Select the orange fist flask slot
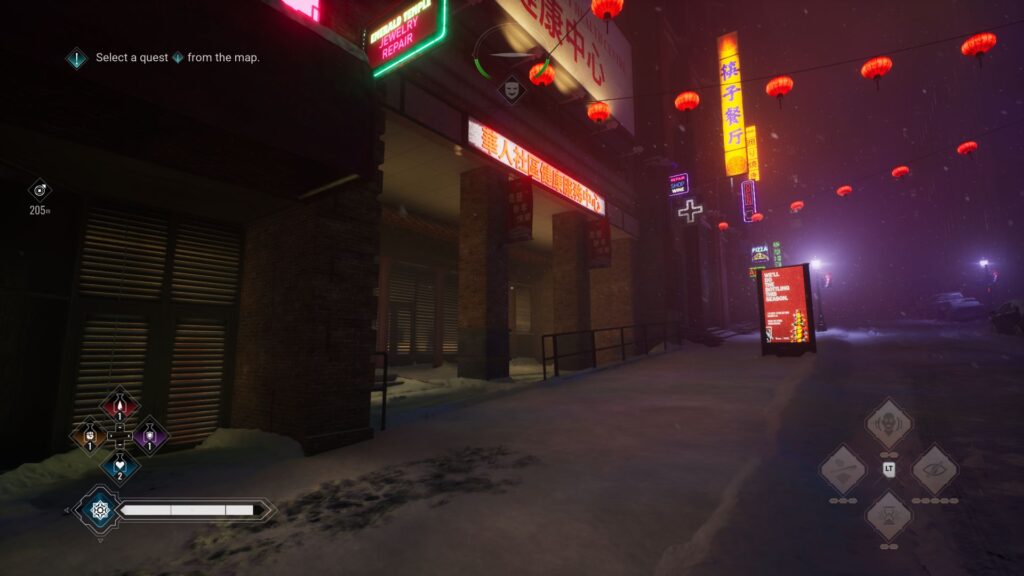Viewport: 1024px width, 576px height. coord(89,435)
